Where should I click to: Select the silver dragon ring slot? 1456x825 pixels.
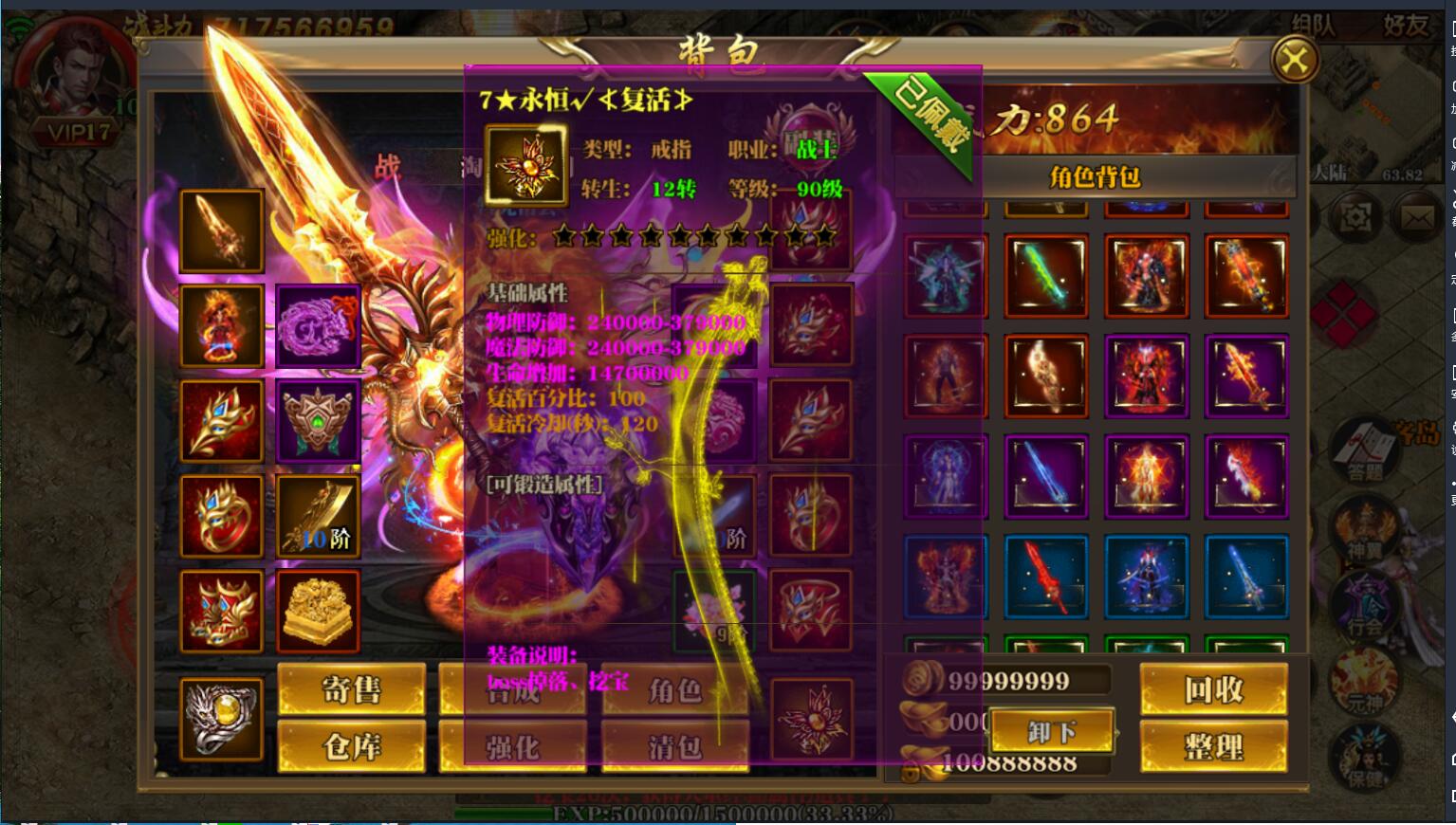pyautogui.click(x=222, y=718)
